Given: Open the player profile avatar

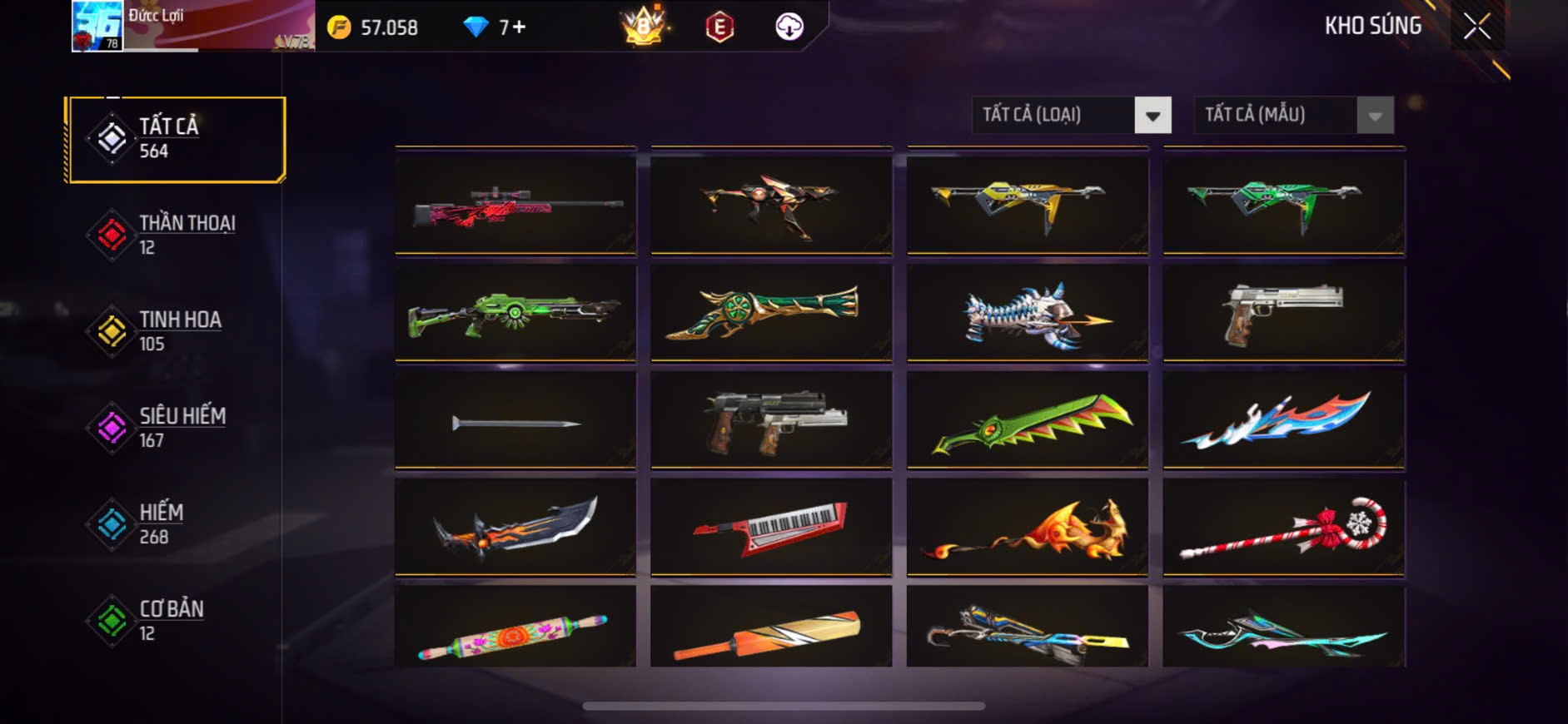Looking at the screenshot, I should click(97, 26).
